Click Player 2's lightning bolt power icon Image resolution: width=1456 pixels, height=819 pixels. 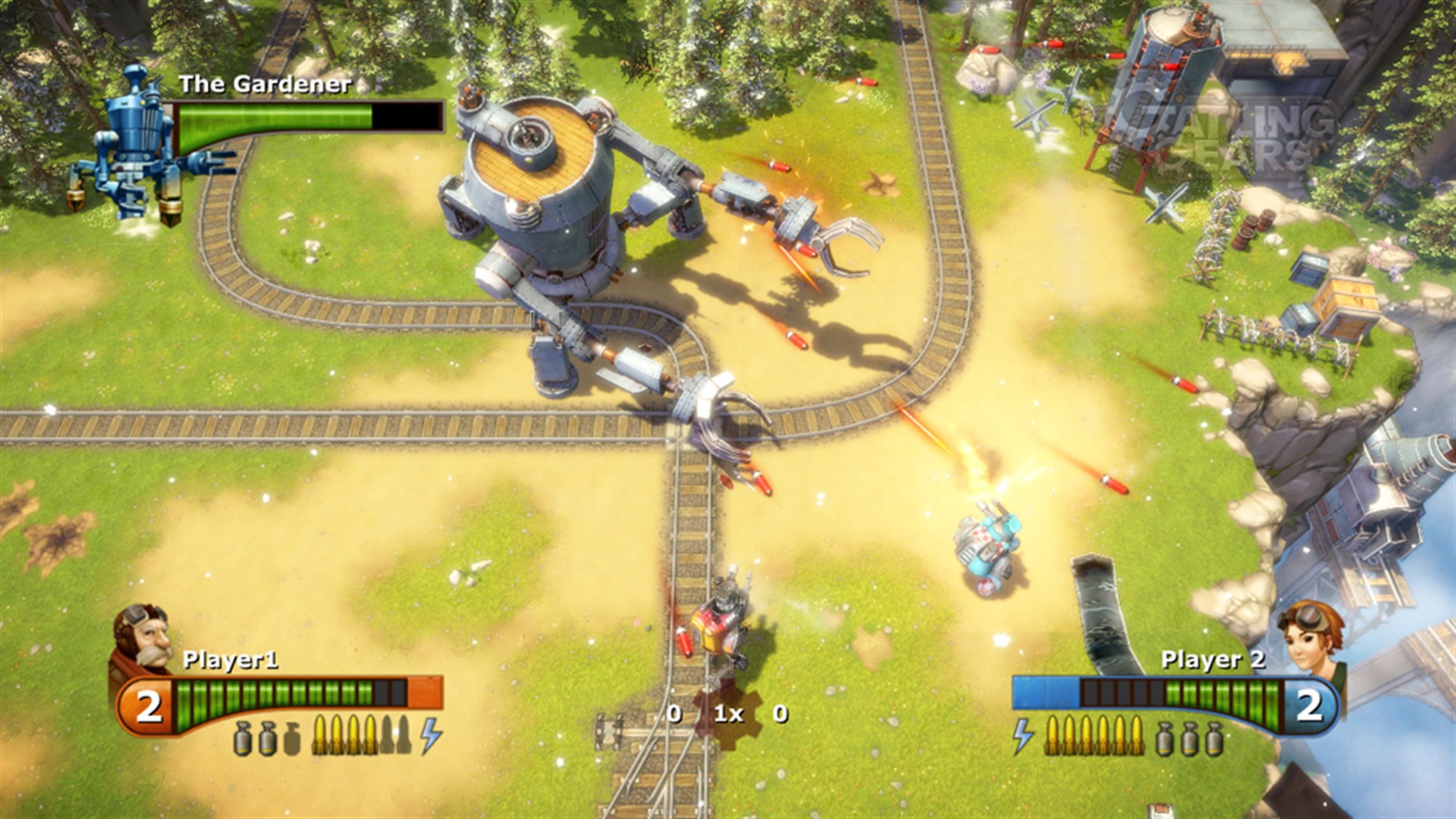[1022, 737]
